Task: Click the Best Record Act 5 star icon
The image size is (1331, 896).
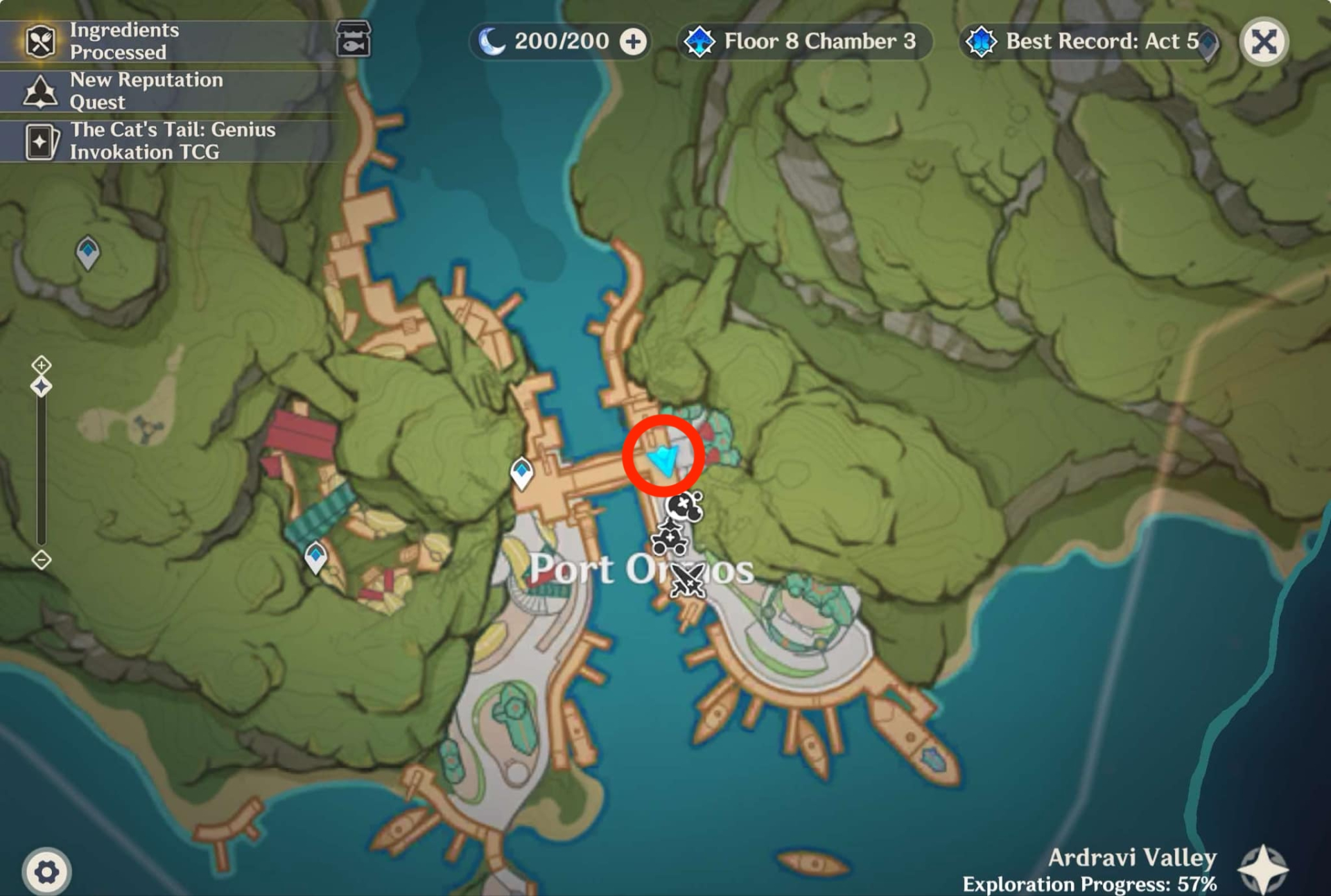Action: coord(982,42)
